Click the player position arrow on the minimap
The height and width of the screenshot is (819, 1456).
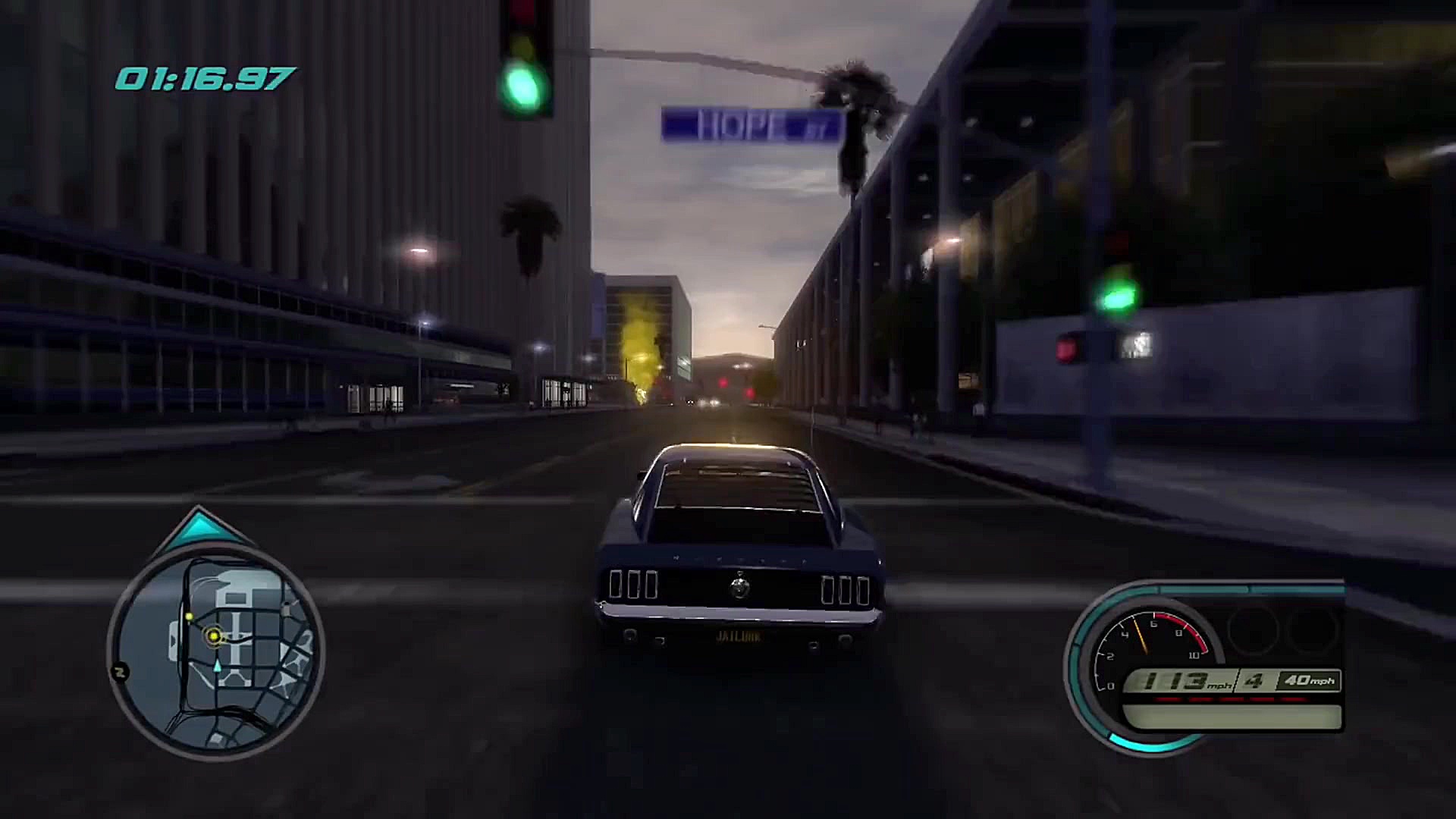[x=216, y=666]
